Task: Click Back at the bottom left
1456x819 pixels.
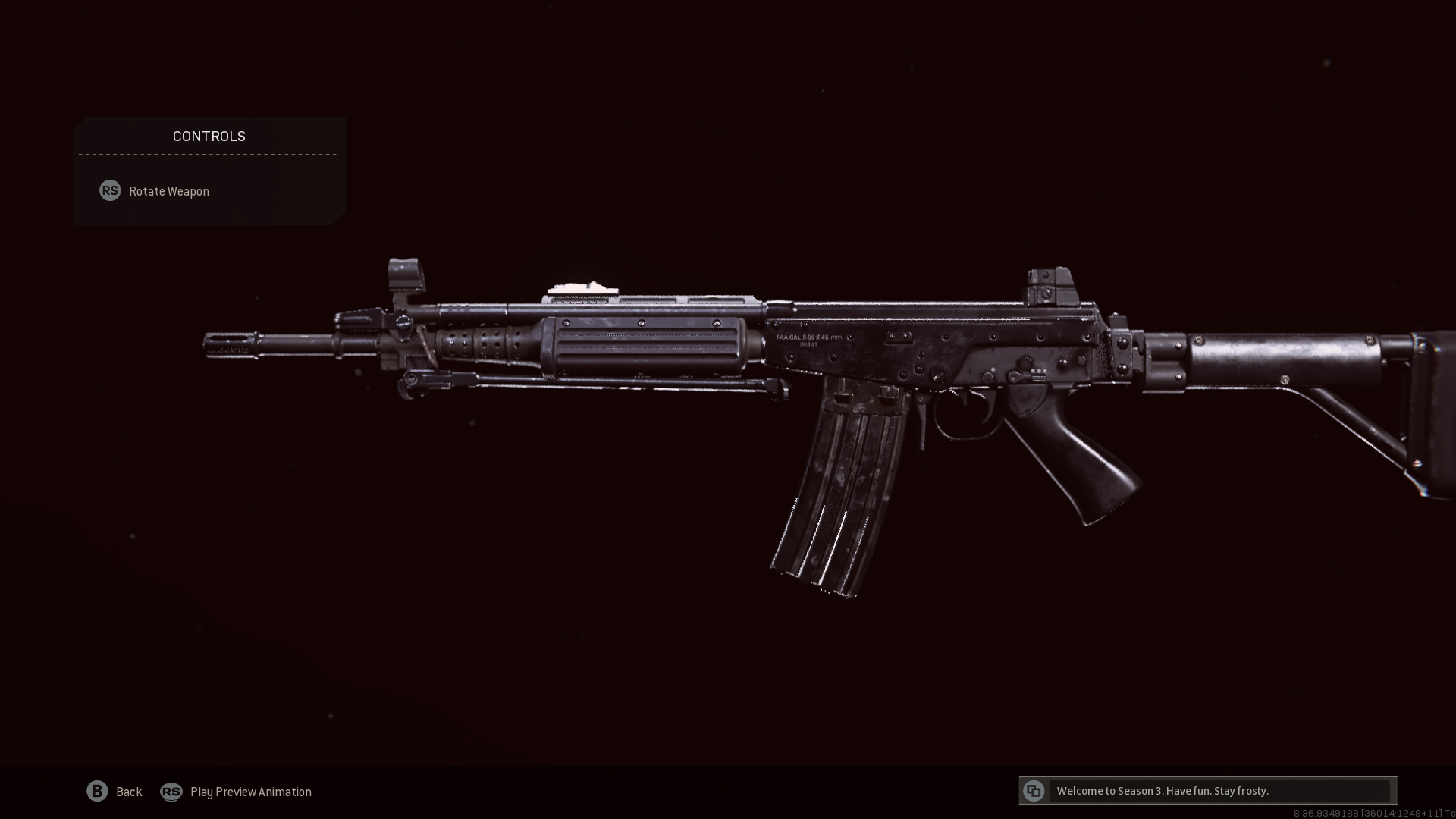Action: point(128,792)
